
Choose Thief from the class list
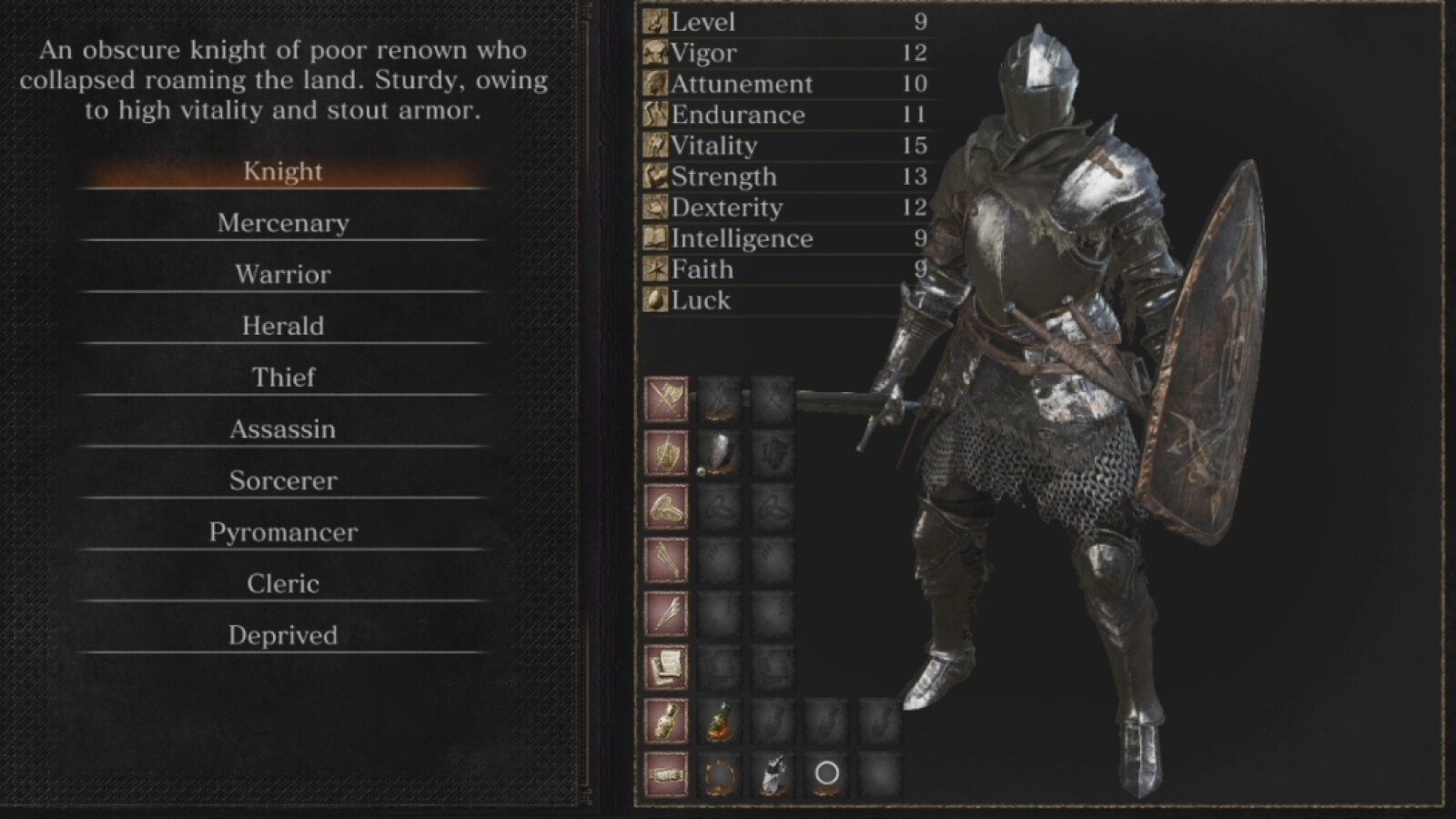coord(283,377)
